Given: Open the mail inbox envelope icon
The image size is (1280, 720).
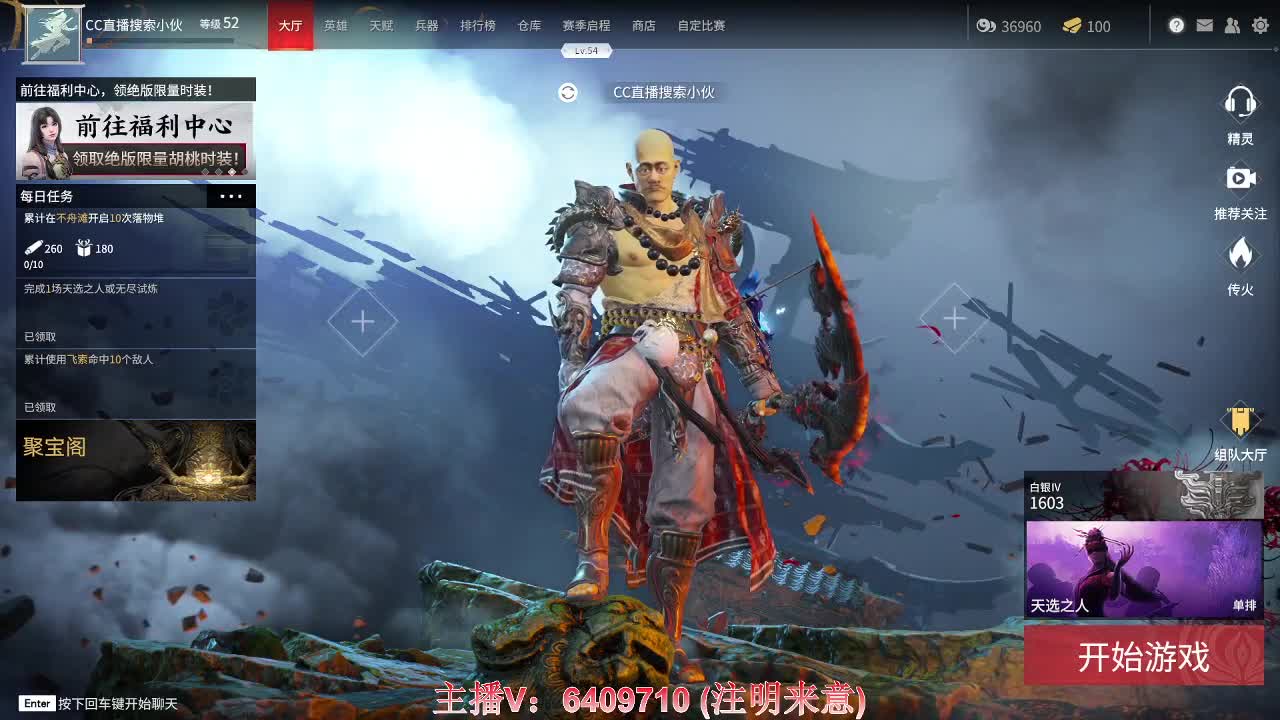Looking at the screenshot, I should click(1204, 25).
